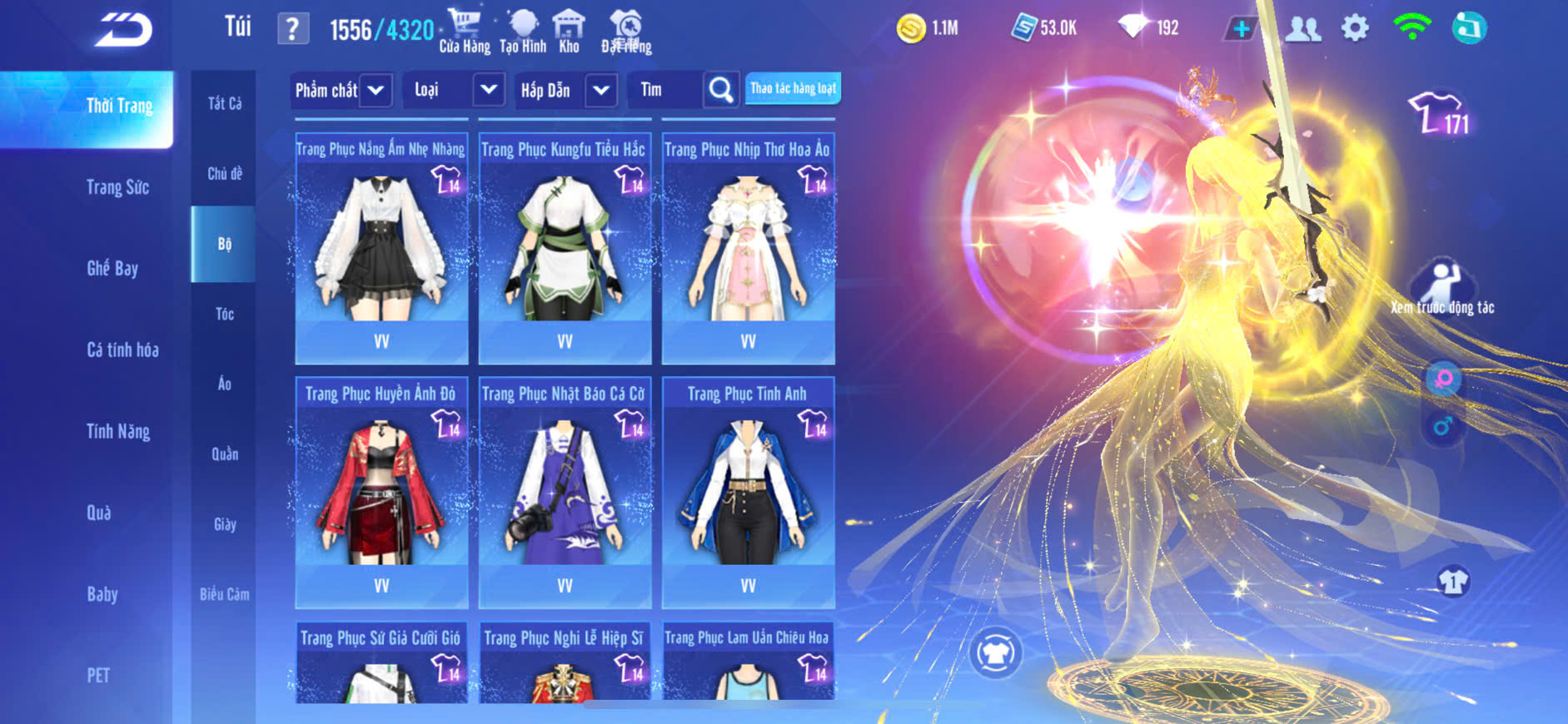Choose Trang Phục Huyền Ảnh Đỏ outfit
This screenshot has width=1568, height=724.
[381, 493]
